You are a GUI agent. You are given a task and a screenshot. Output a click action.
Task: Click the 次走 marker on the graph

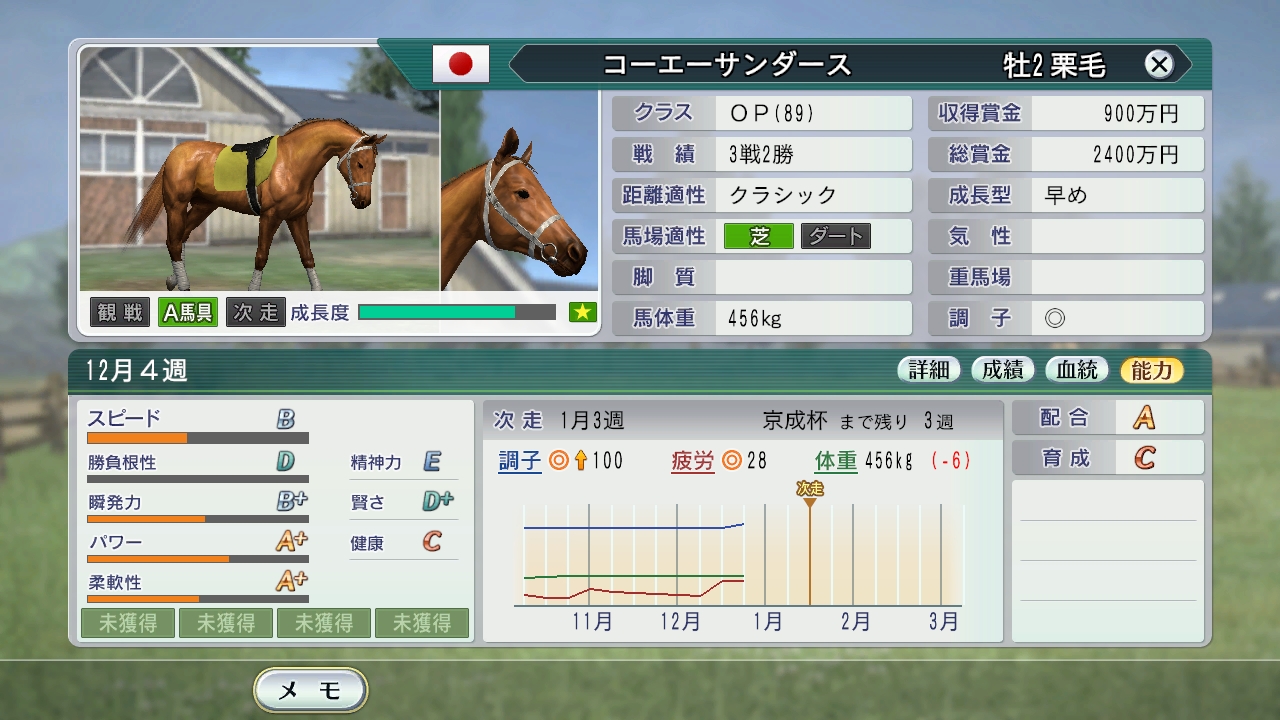pyautogui.click(x=810, y=490)
